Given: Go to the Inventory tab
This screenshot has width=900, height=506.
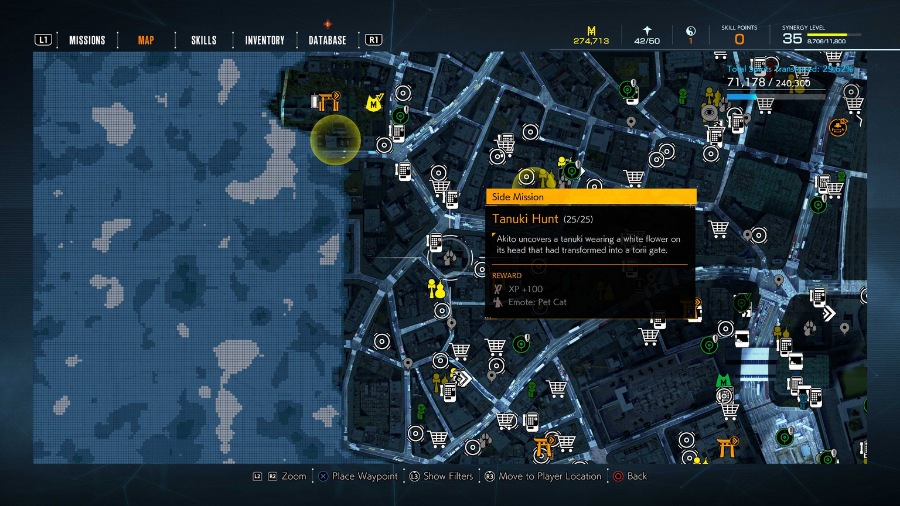Looking at the screenshot, I should [264, 40].
